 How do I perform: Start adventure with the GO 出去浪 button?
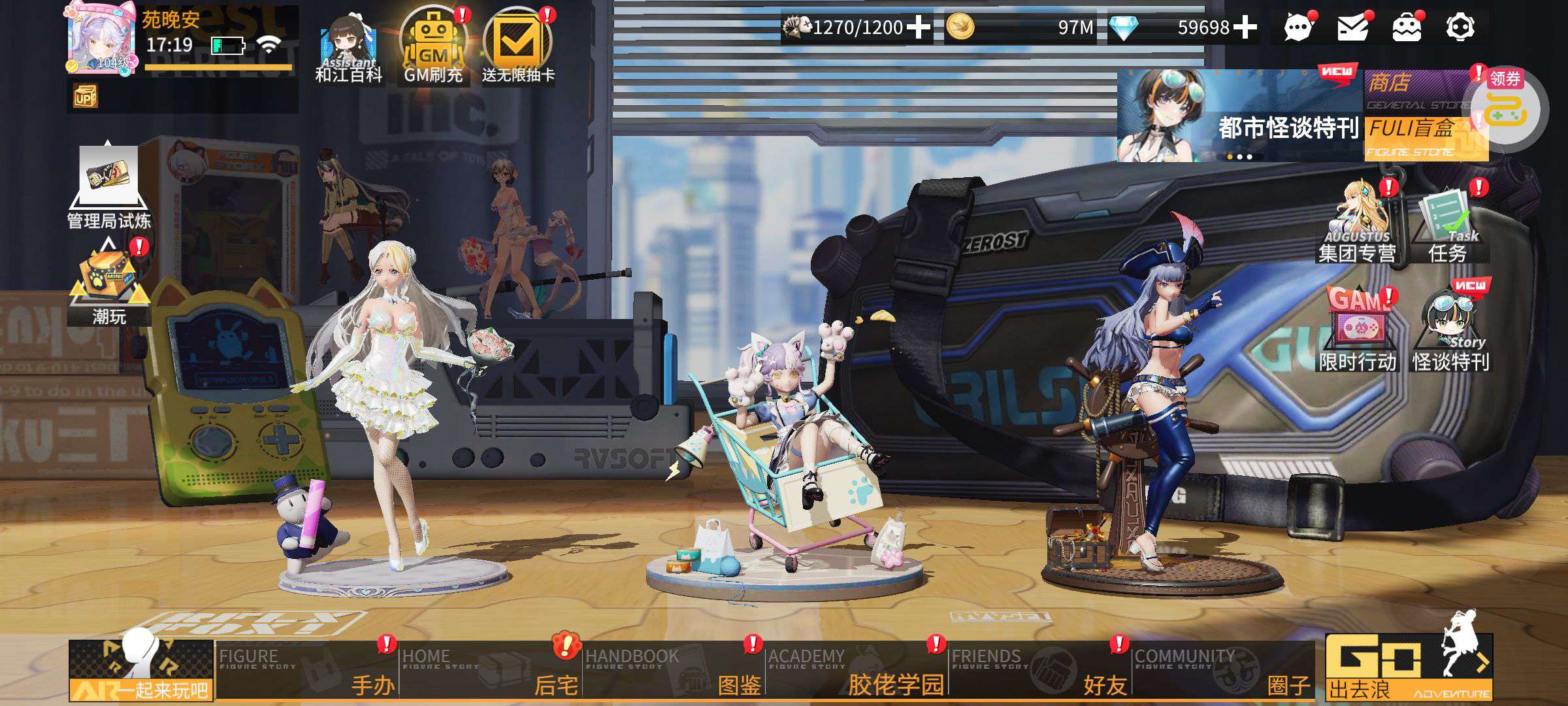(x=1408, y=667)
